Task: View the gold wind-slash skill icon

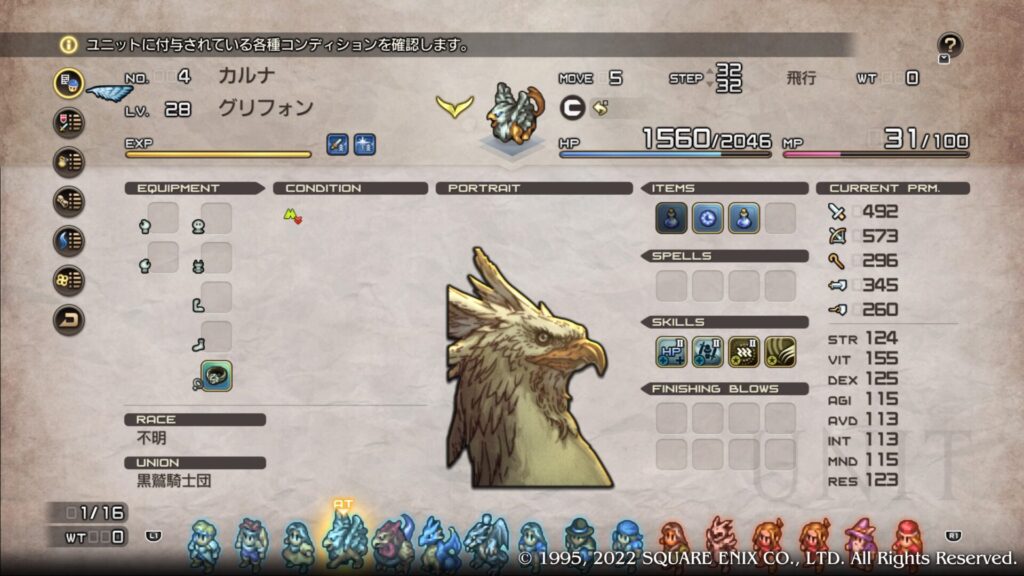Action: tap(780, 351)
